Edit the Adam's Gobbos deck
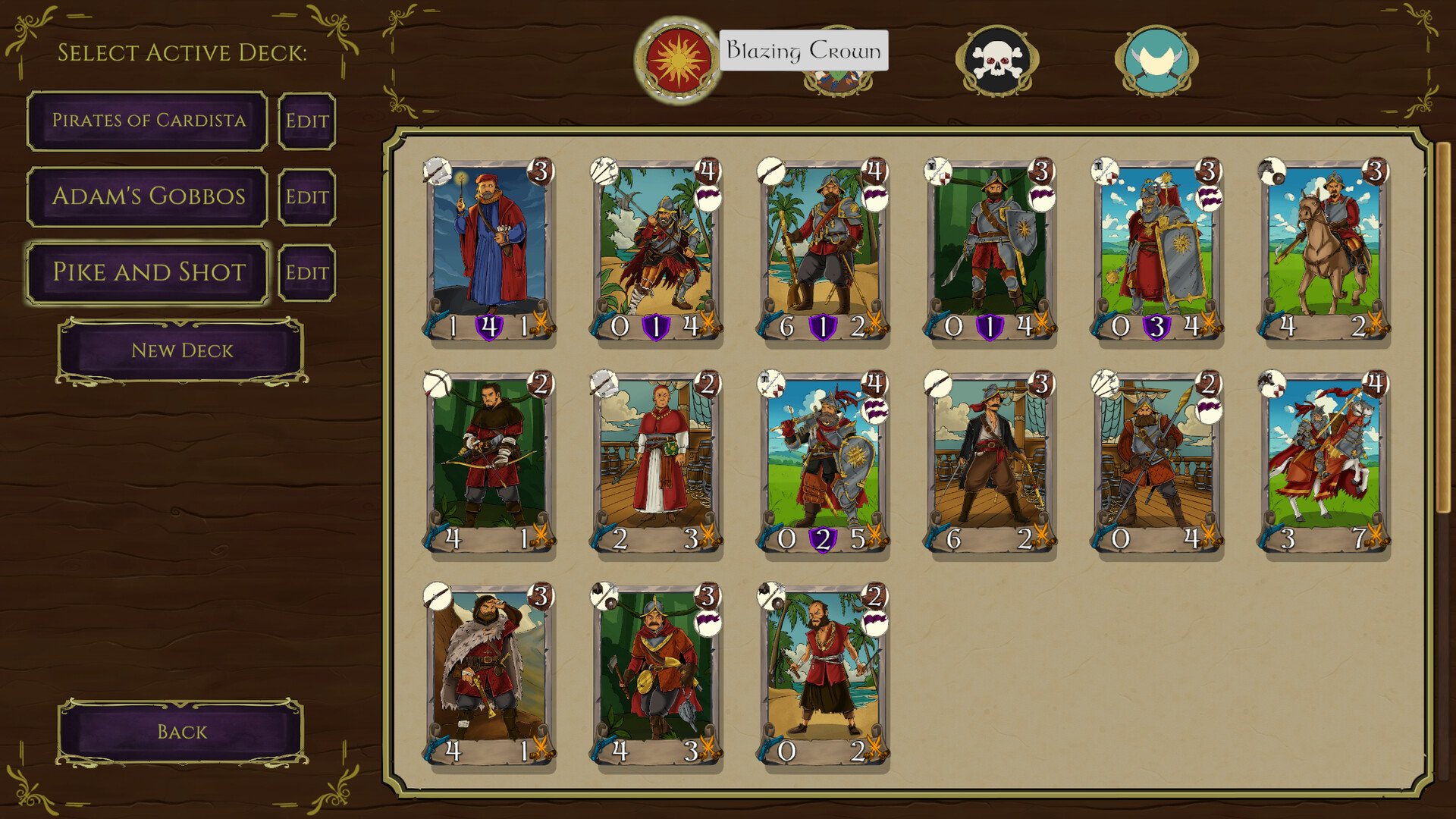The image size is (1456, 819). pyautogui.click(x=307, y=197)
